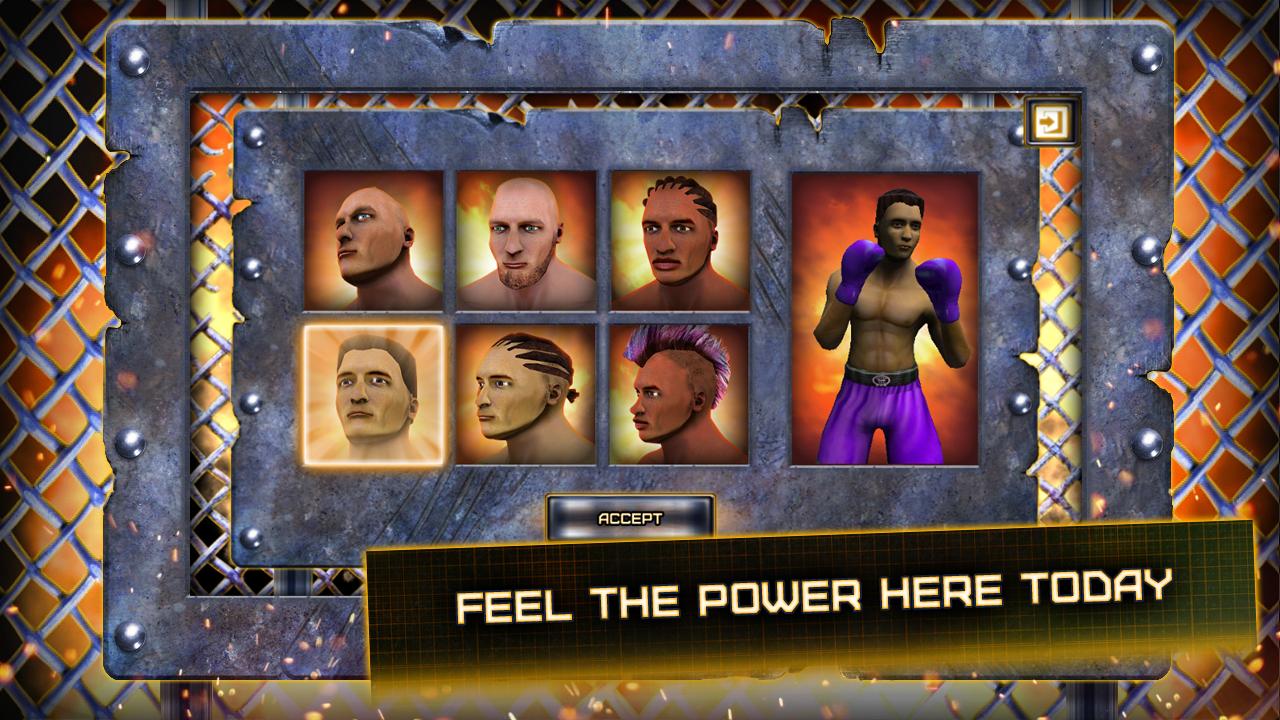The height and width of the screenshot is (720, 1280).
Task: Choose the bald fighter with stubble beard
Action: tap(526, 240)
